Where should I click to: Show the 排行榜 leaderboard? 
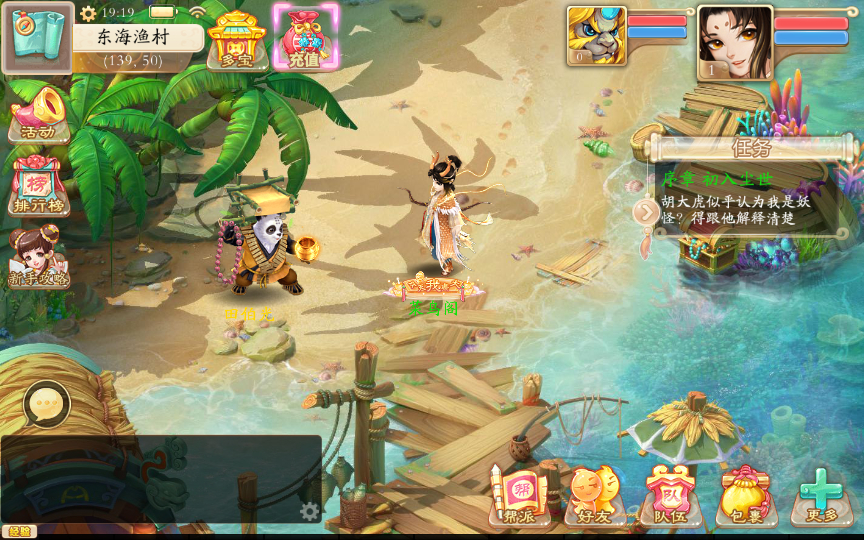click(x=39, y=186)
